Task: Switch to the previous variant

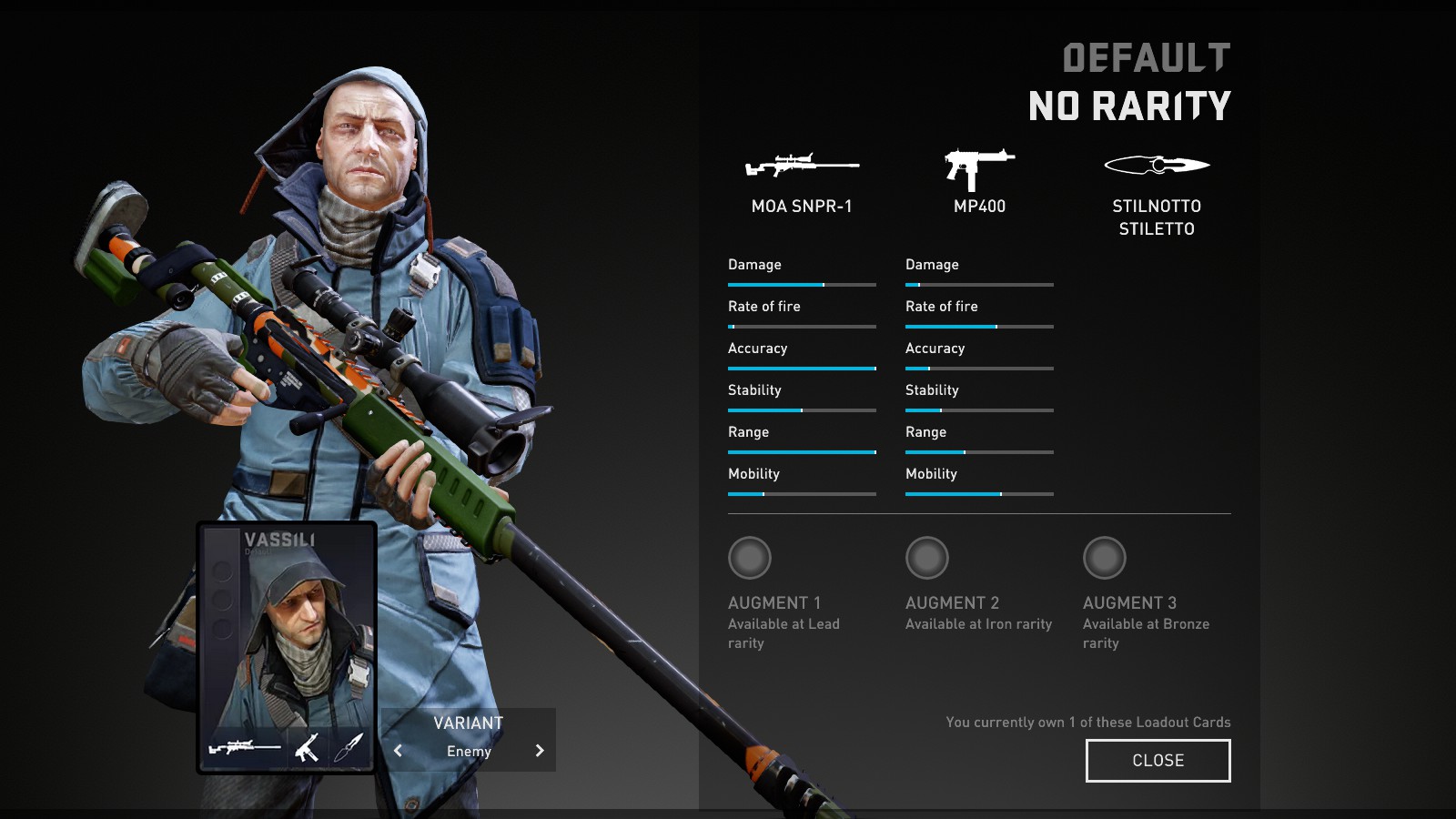Action: tap(398, 751)
